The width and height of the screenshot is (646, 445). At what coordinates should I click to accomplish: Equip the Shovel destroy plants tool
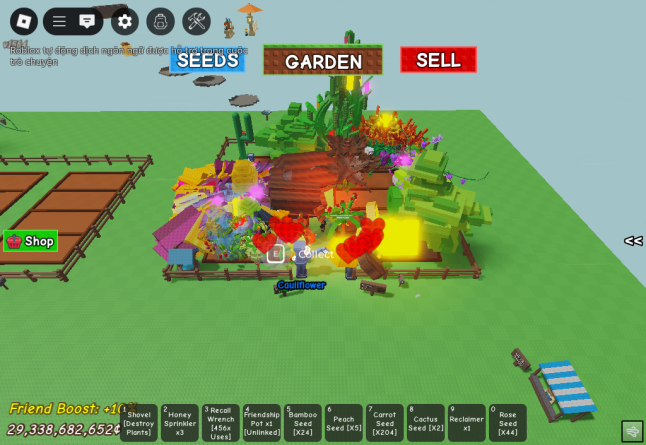click(x=139, y=423)
